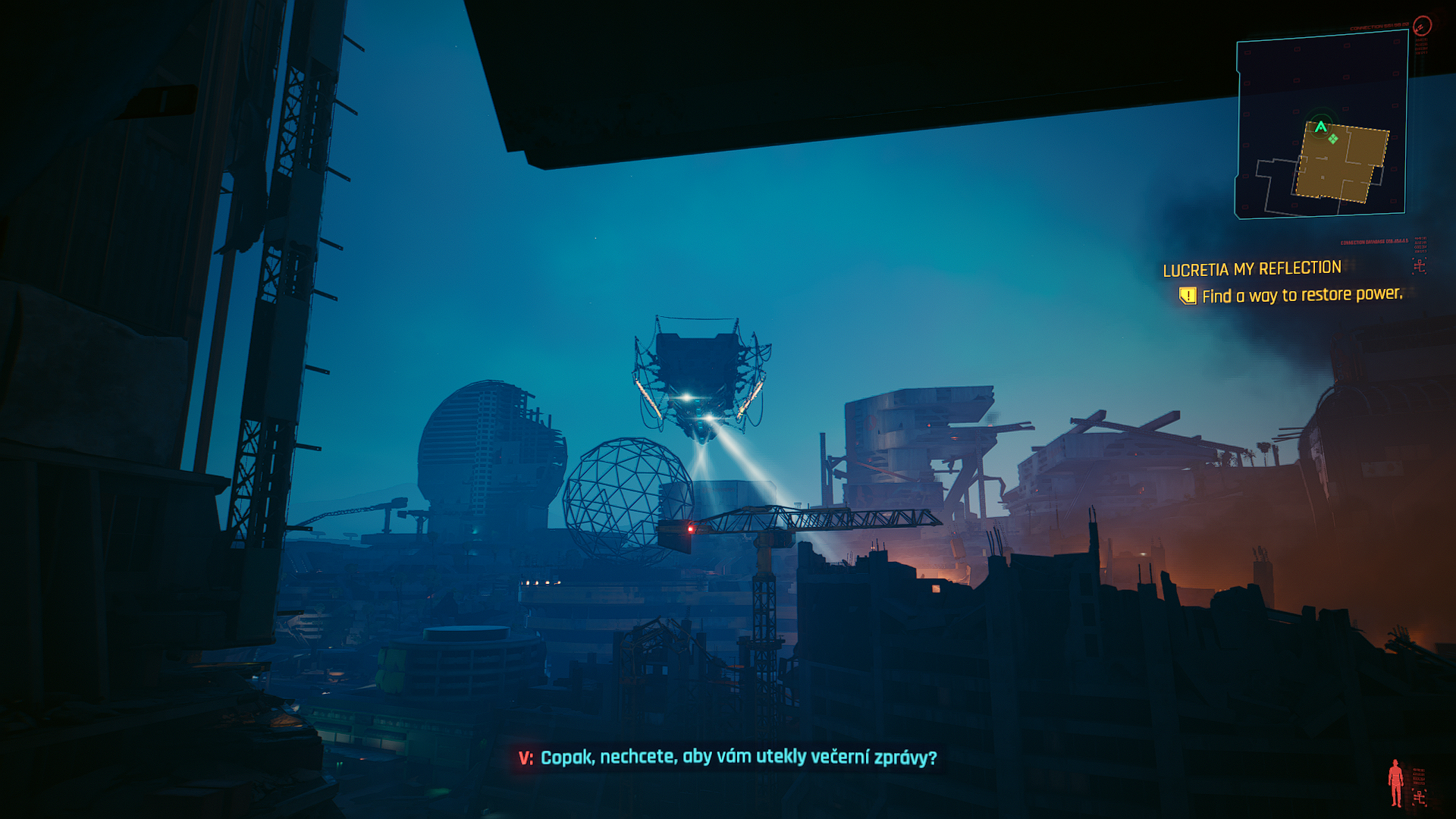Select the green quest marker on minimap

(x=1333, y=139)
